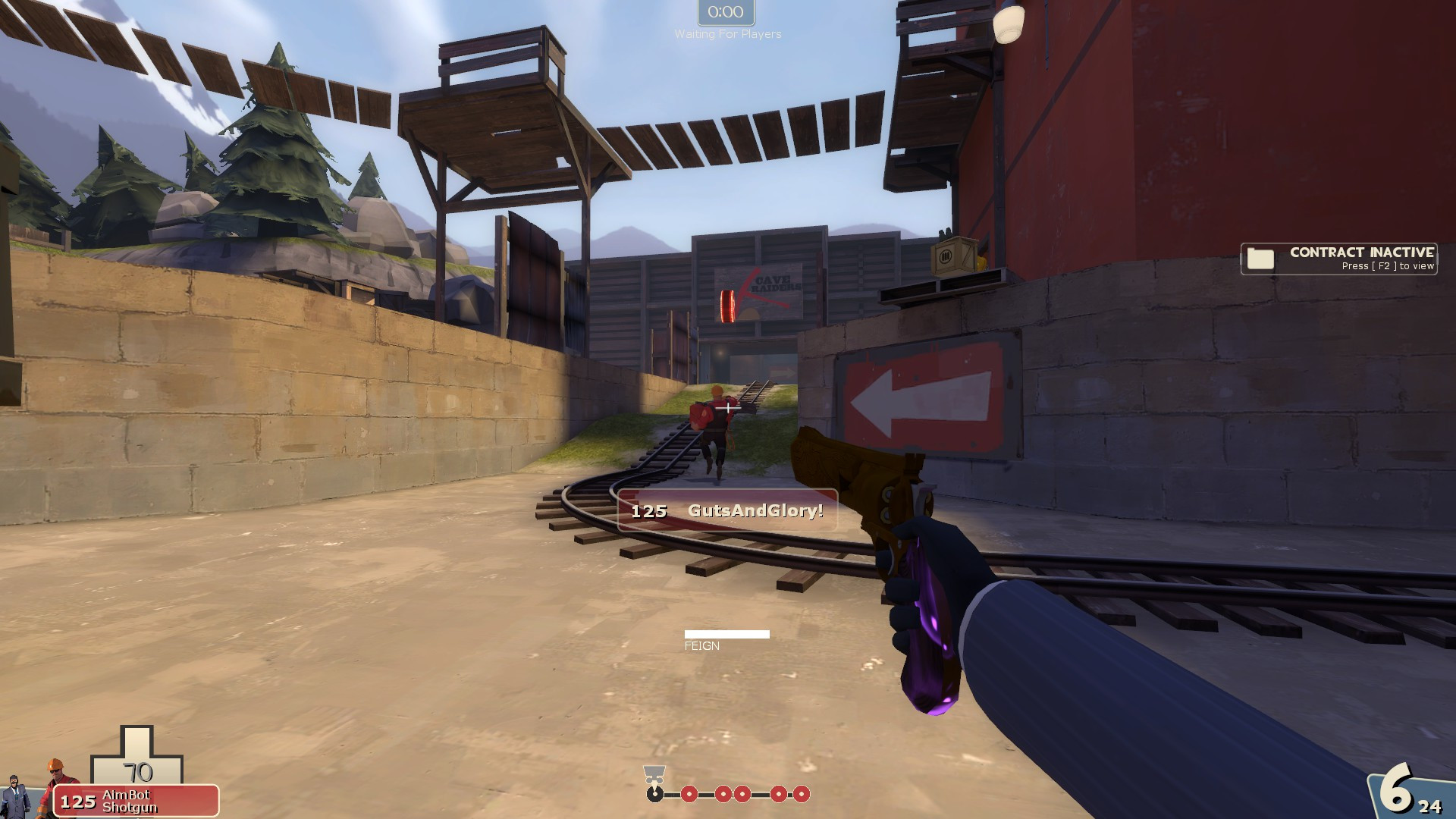Click the health cross showing 70
This screenshot has width=1456, height=819.
click(139, 772)
